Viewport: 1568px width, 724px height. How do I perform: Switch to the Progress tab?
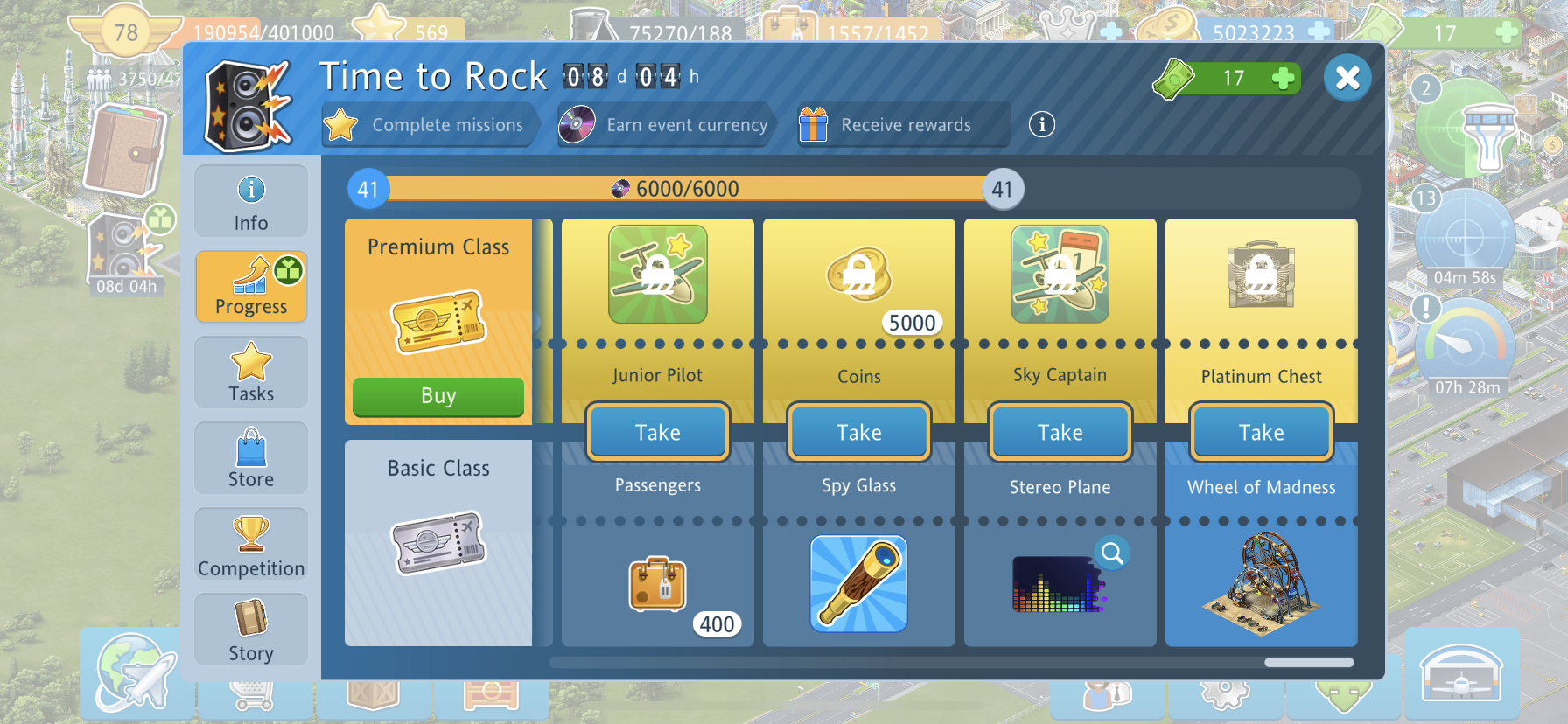(251, 287)
